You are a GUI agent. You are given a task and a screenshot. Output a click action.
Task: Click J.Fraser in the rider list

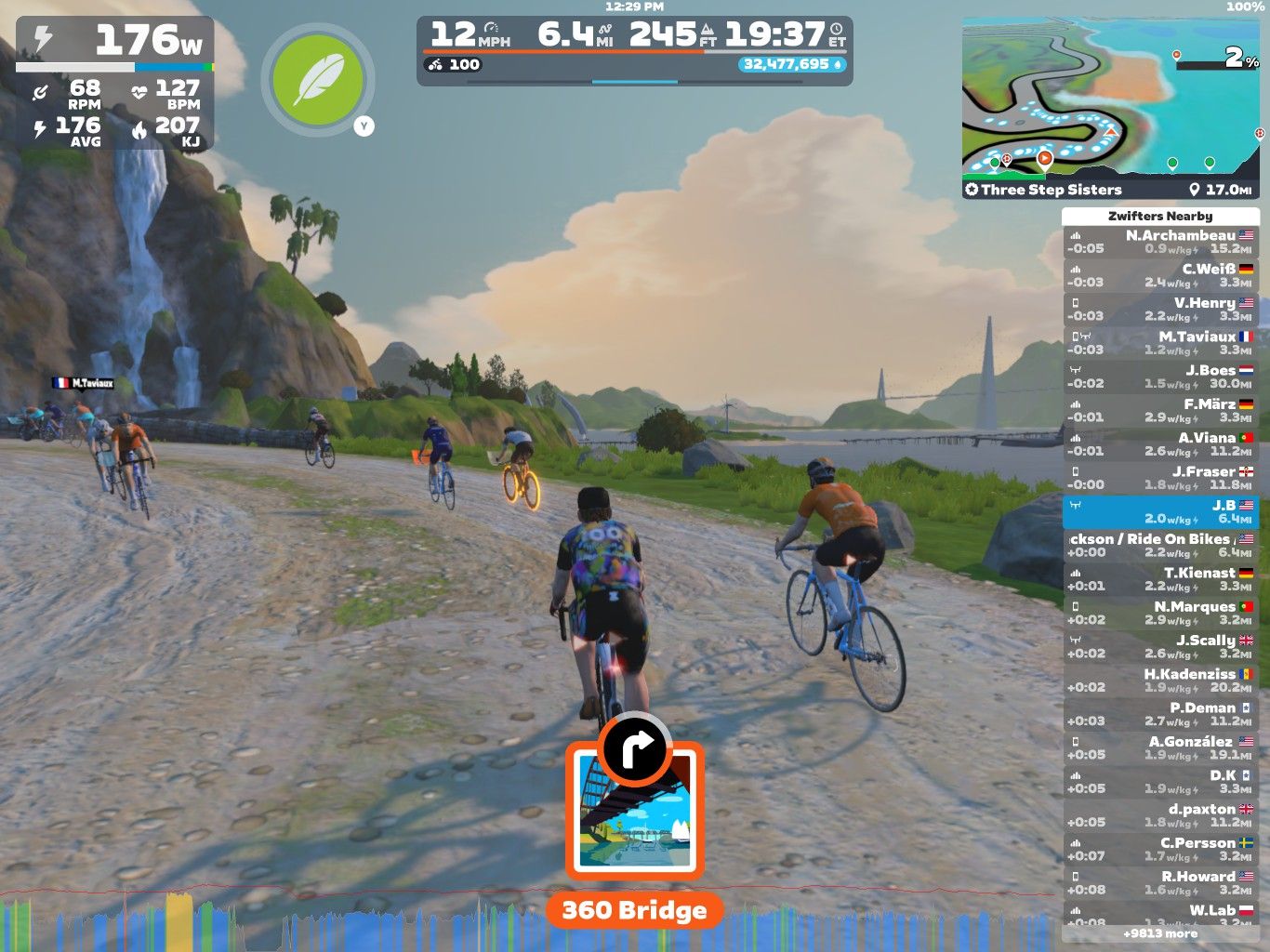[x=1160, y=478]
